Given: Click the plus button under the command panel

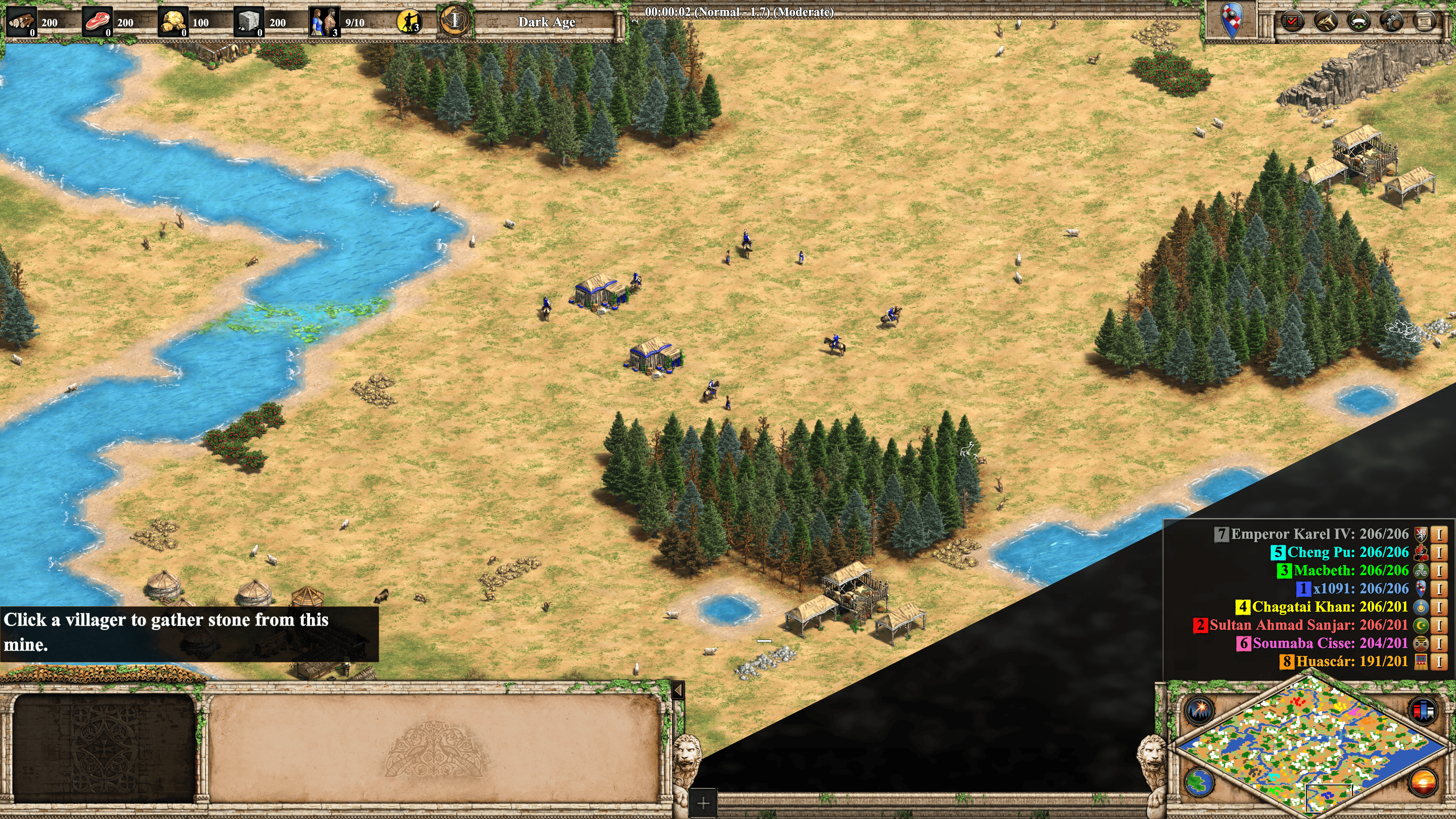Looking at the screenshot, I should coord(703,803).
